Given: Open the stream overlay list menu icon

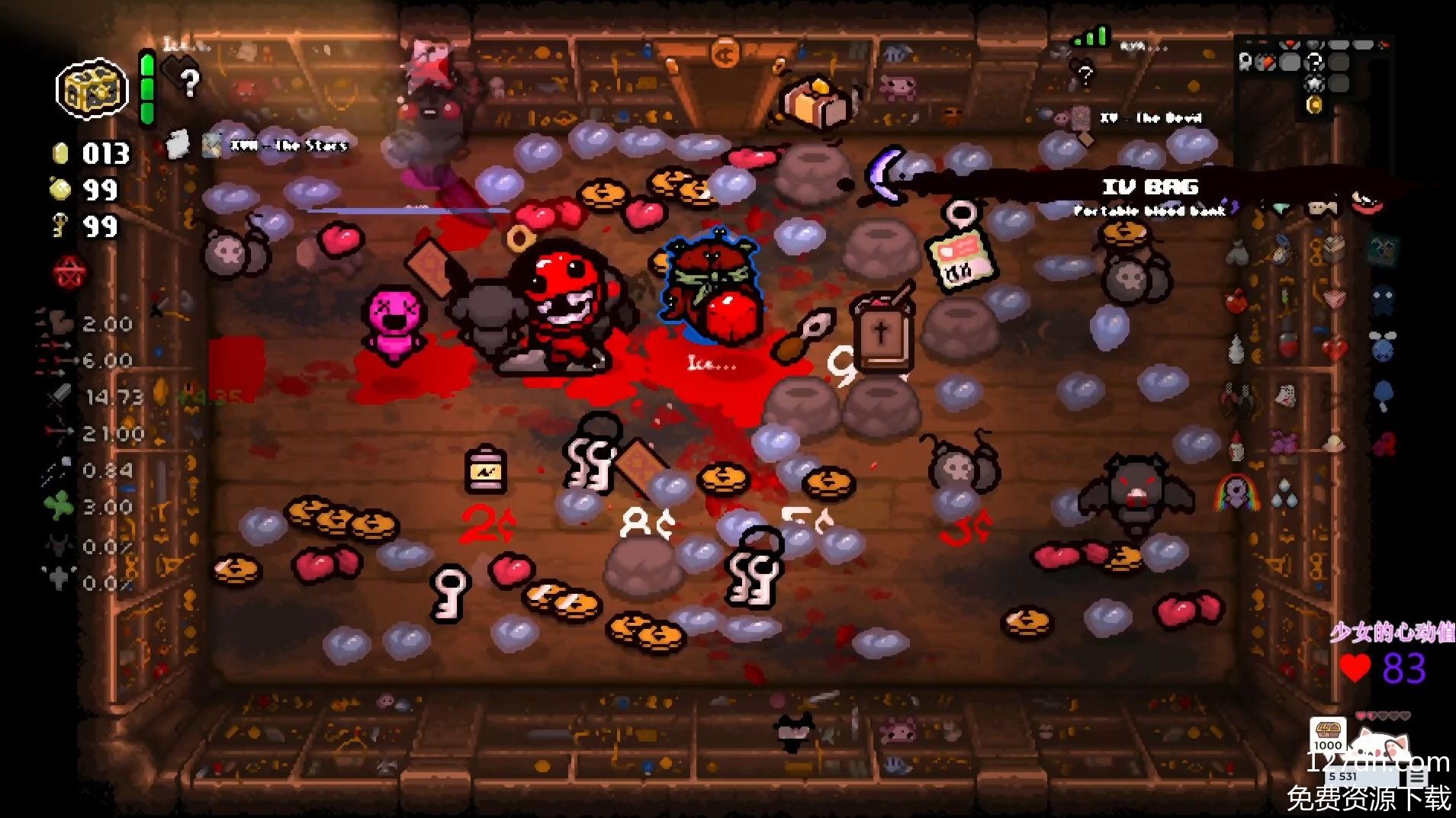Looking at the screenshot, I should [1417, 777].
